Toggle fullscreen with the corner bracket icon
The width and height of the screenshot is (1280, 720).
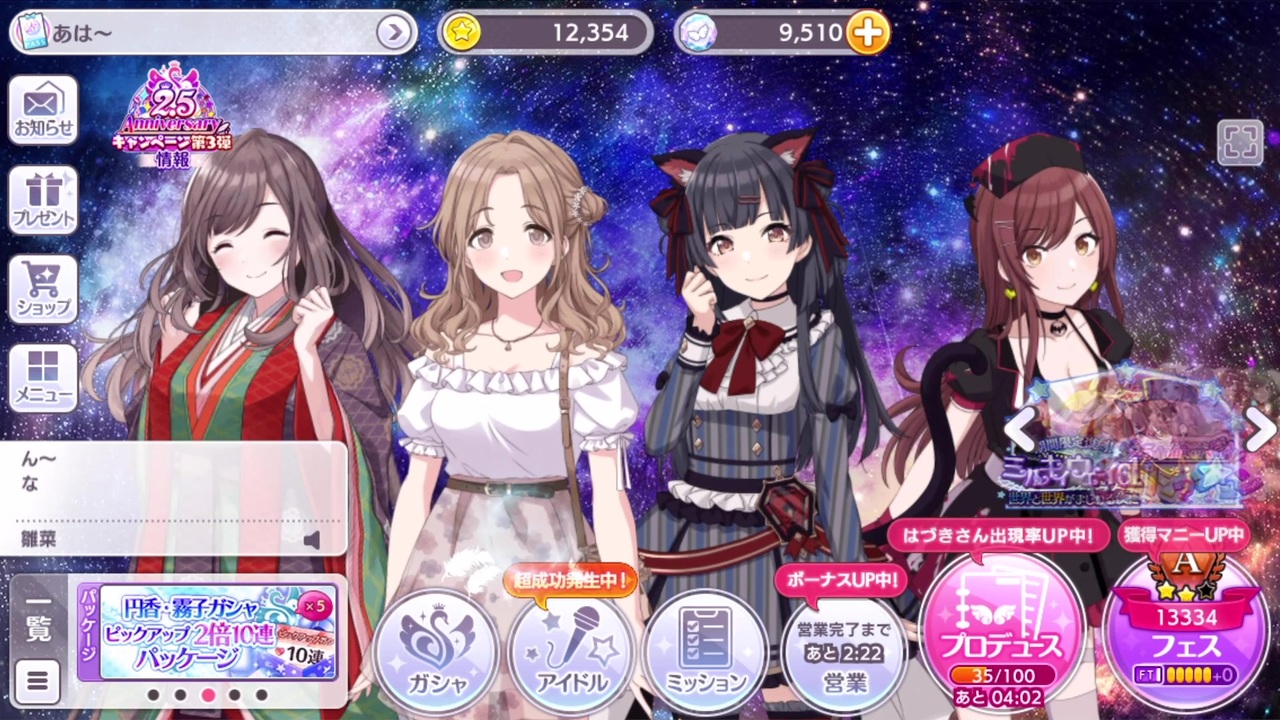[x=1241, y=143]
